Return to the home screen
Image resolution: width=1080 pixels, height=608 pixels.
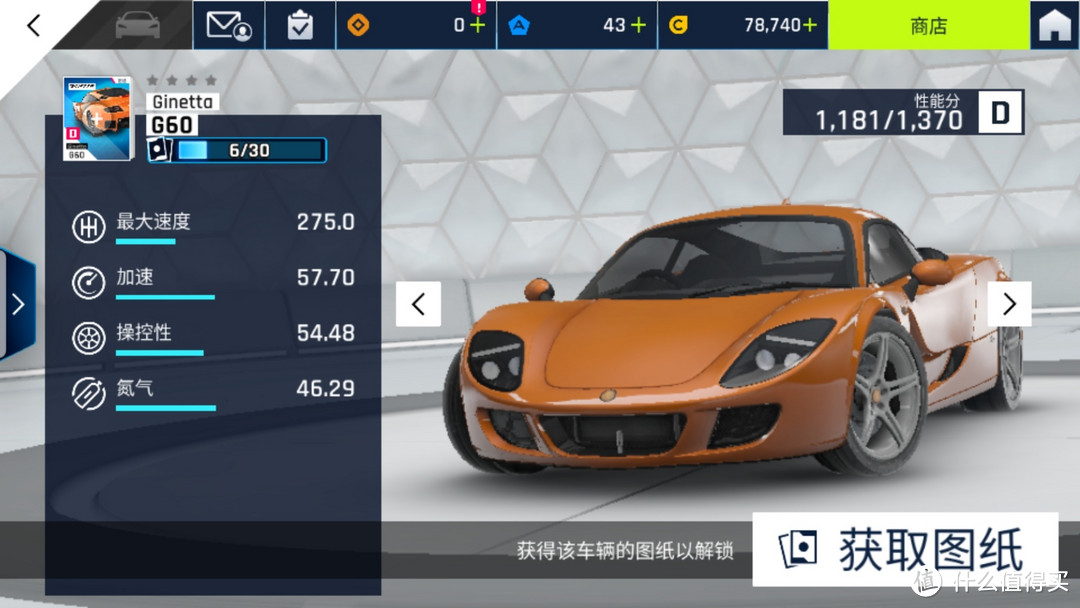click(1054, 25)
